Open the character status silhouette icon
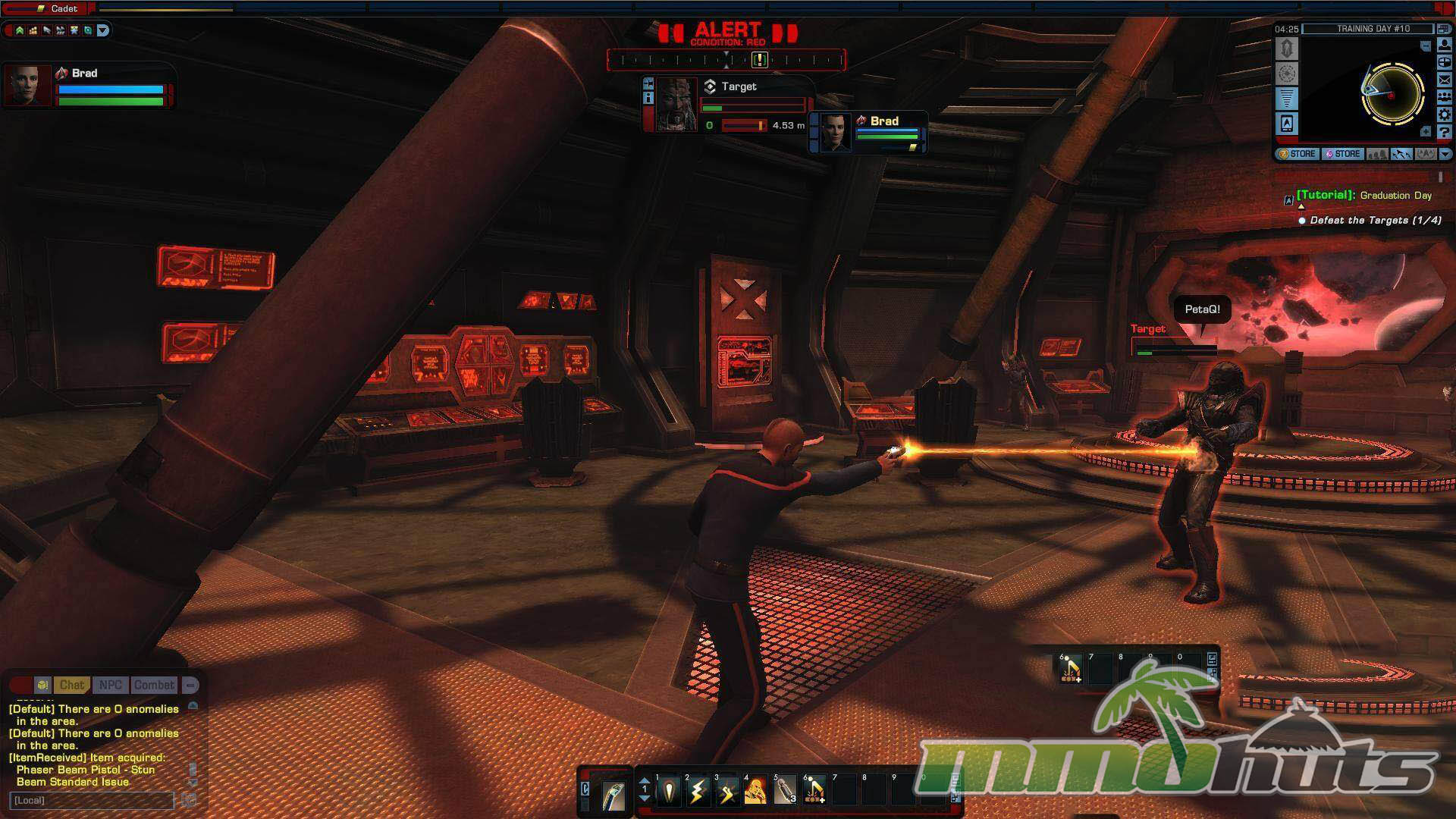Viewport: 1456px width, 819px height. [1444, 45]
